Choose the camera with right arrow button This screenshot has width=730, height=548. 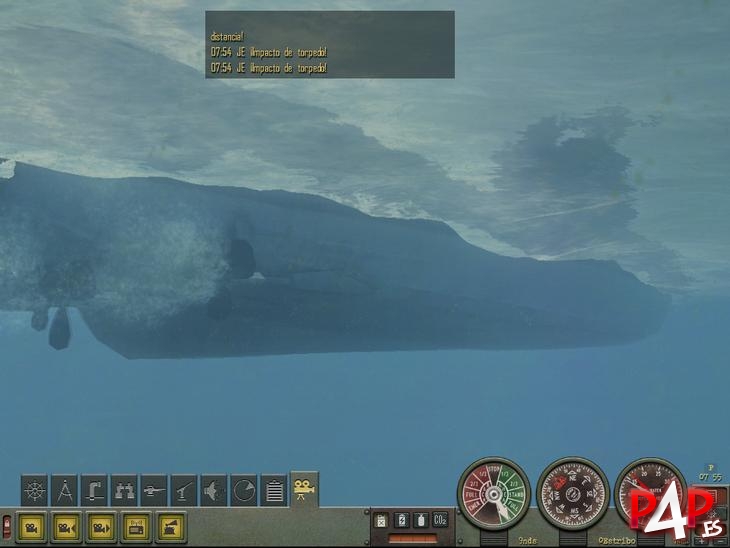(102, 527)
